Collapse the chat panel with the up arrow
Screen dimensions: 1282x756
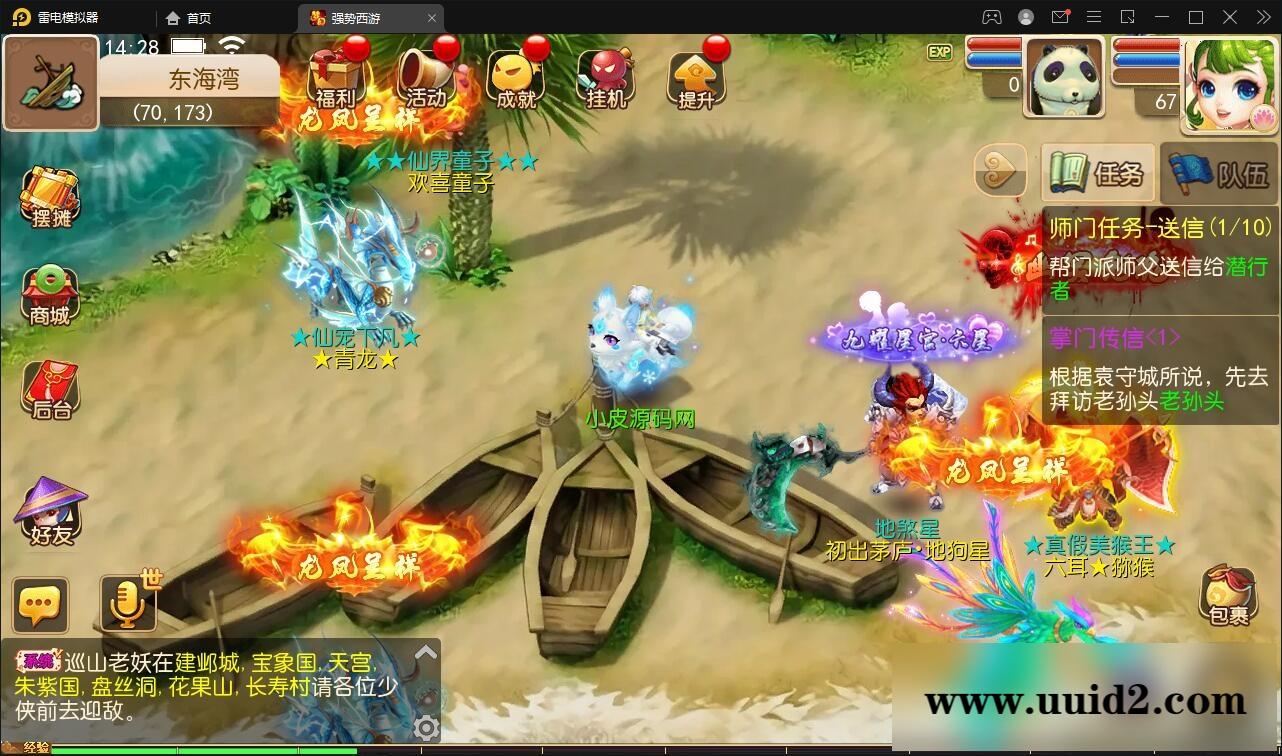(x=428, y=653)
